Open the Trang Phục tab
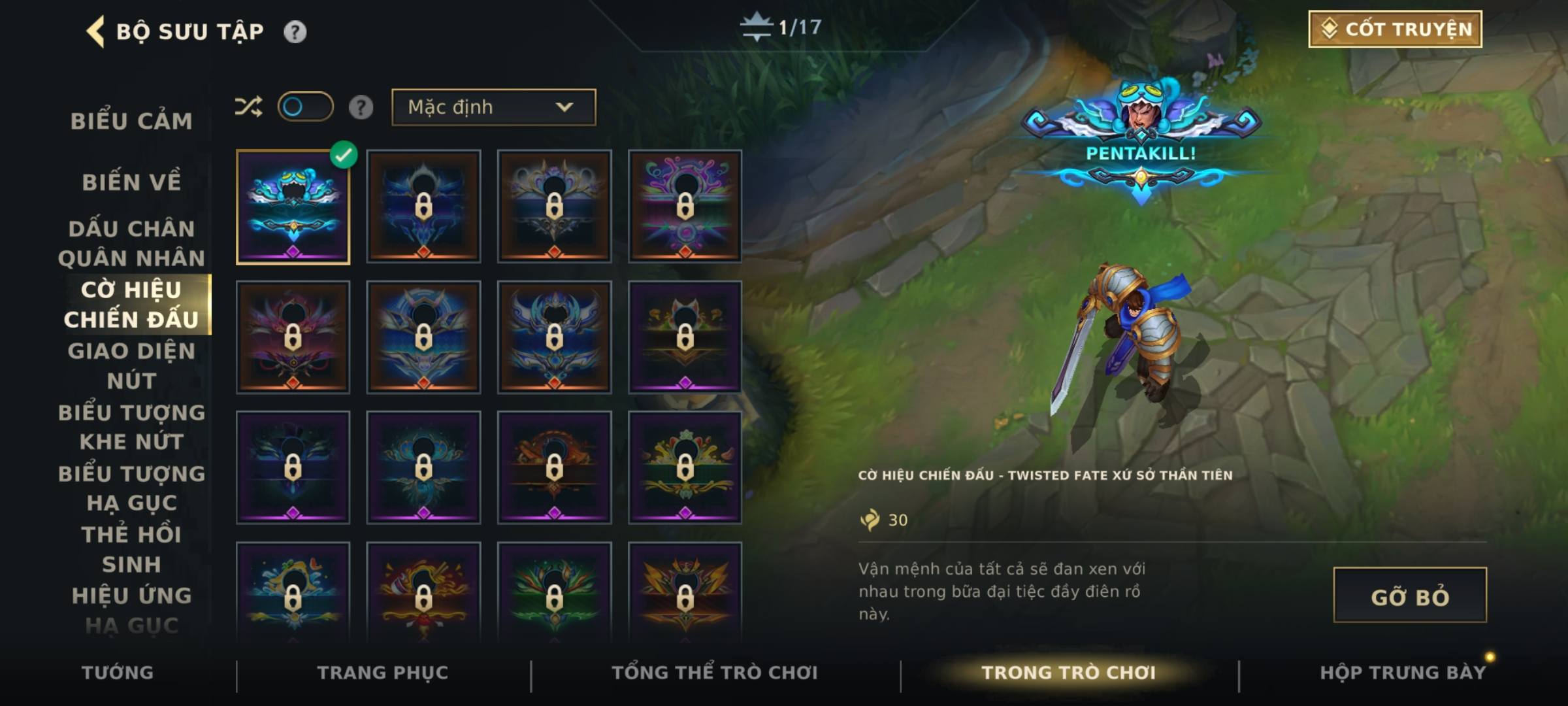 (x=383, y=673)
